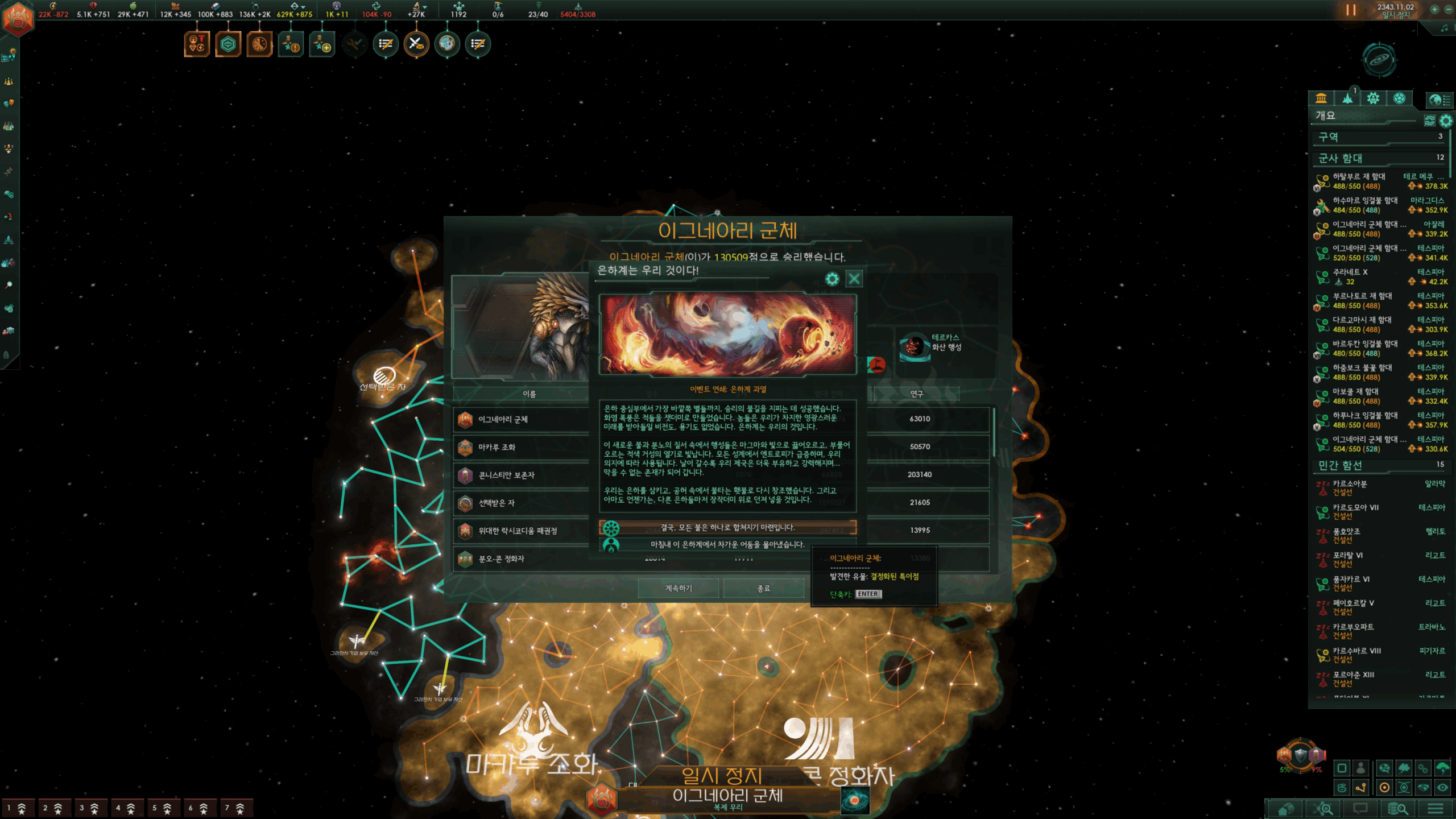Open the galaxy view spiral icon
The width and height of the screenshot is (1456, 819).
1379,59
